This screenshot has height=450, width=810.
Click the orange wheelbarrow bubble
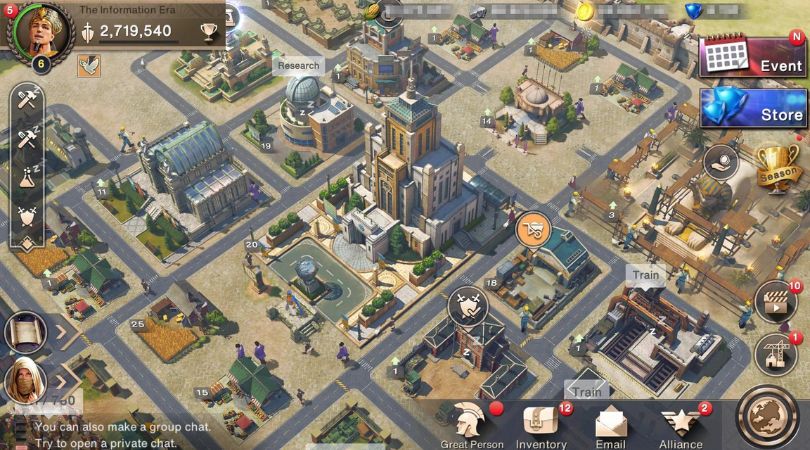point(534,229)
